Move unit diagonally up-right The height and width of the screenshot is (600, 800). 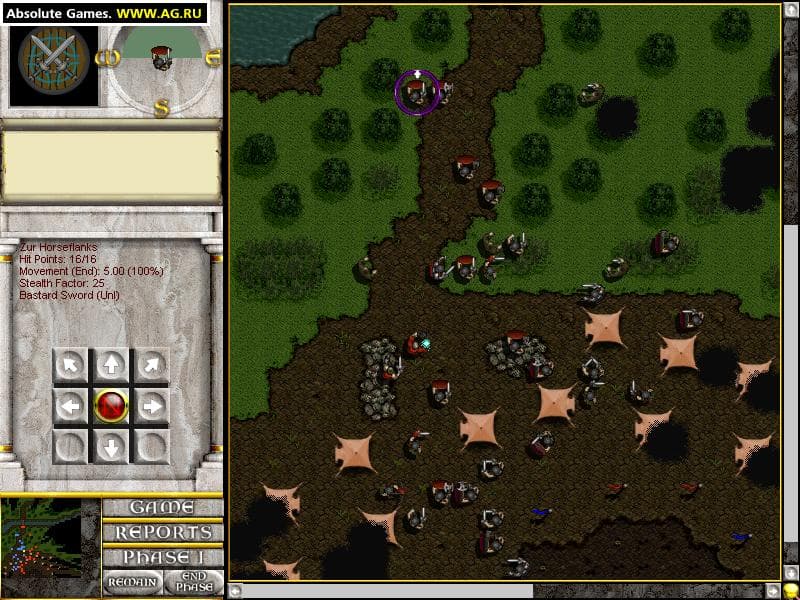(152, 366)
